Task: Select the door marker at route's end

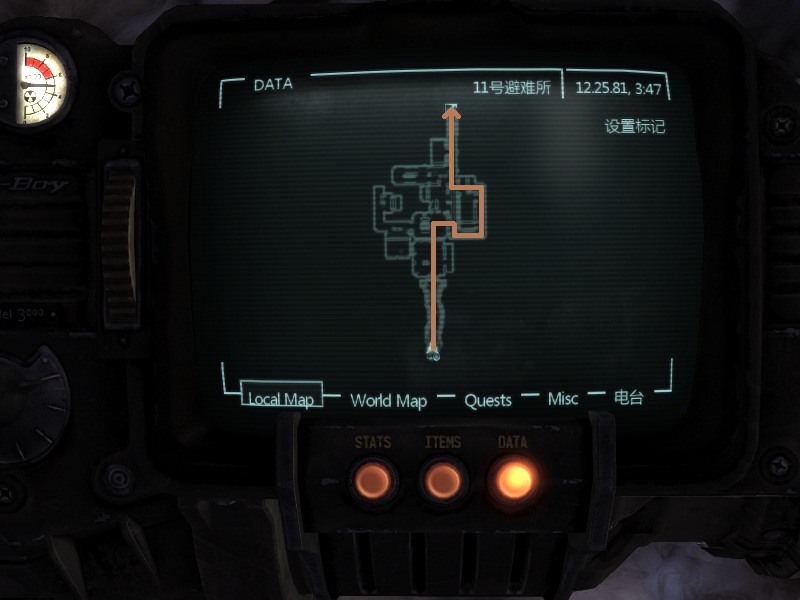Action: point(452,106)
